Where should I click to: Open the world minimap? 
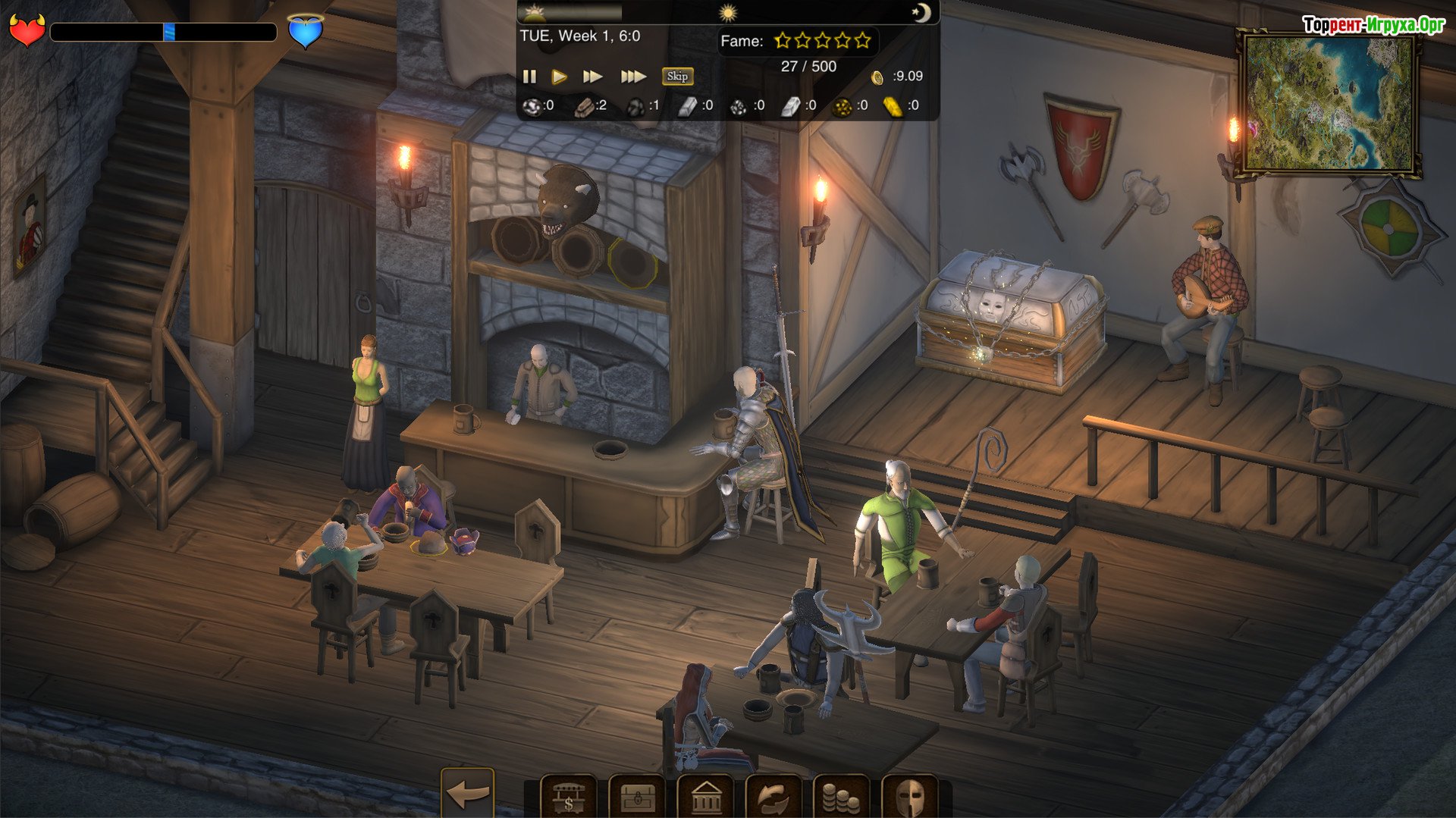point(1329,102)
